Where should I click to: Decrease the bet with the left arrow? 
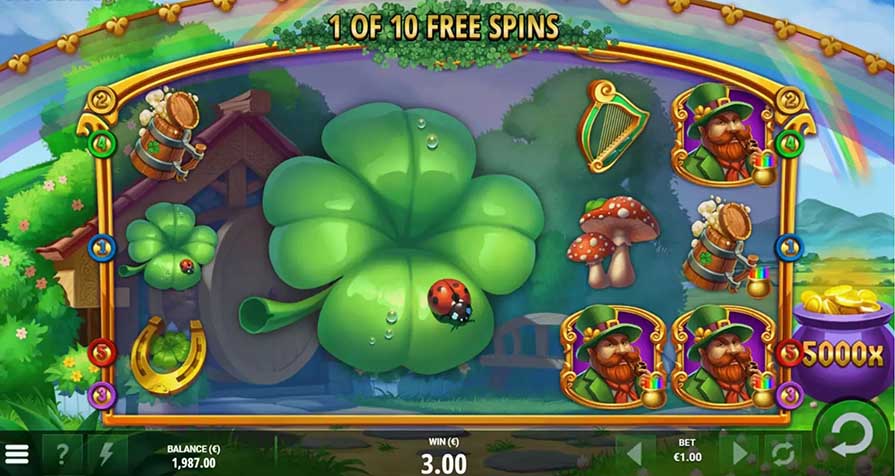(x=634, y=455)
